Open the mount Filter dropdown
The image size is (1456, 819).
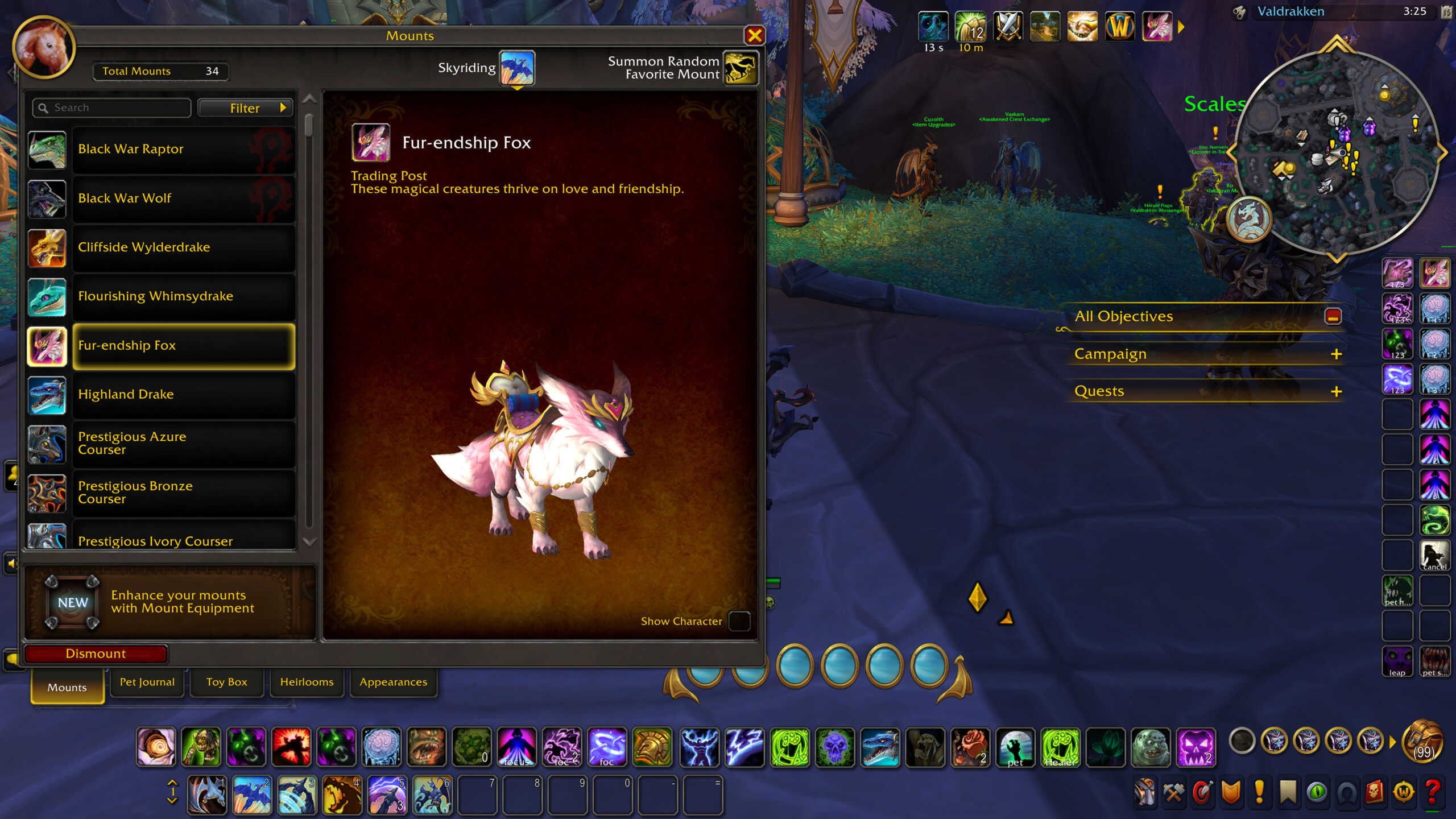point(246,108)
